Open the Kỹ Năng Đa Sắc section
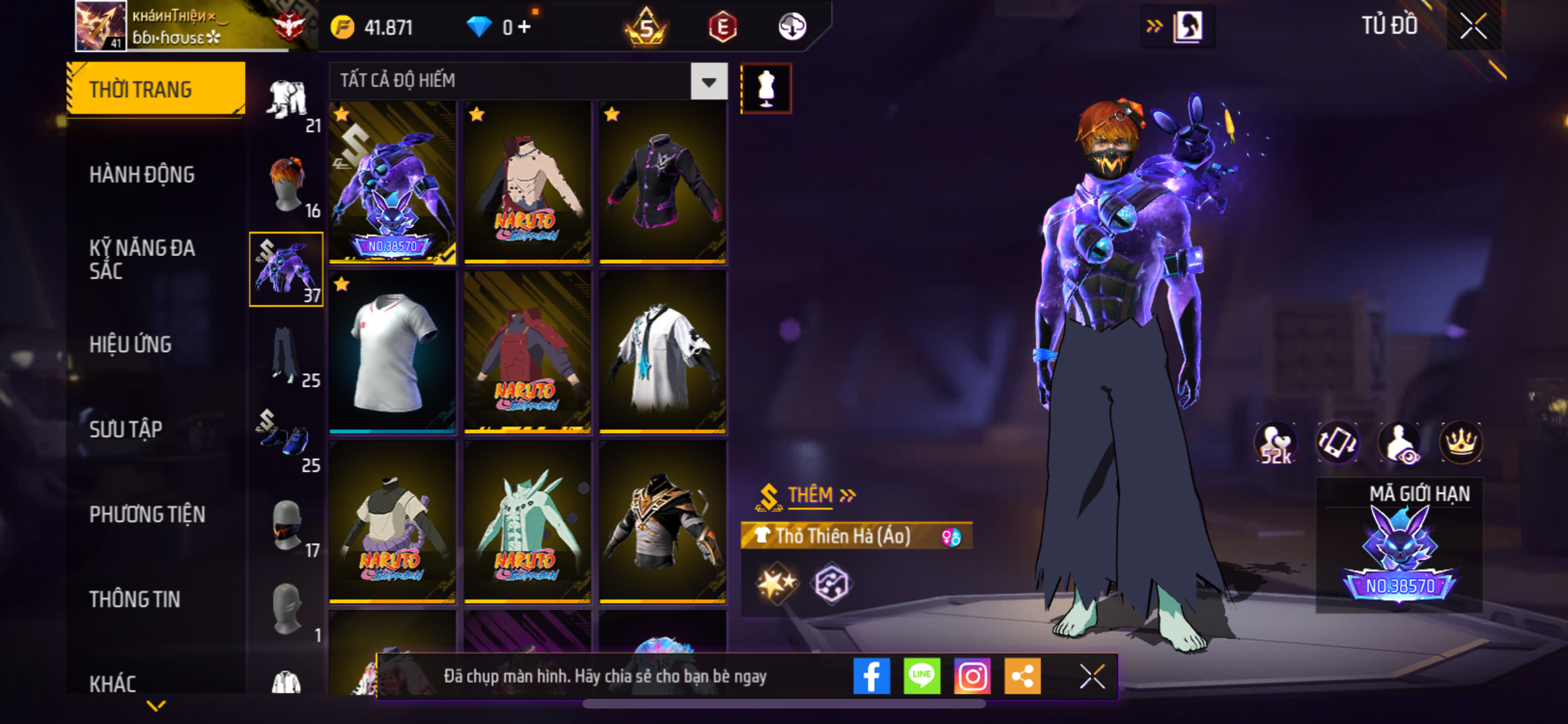This screenshot has height=724, width=1568. [142, 259]
